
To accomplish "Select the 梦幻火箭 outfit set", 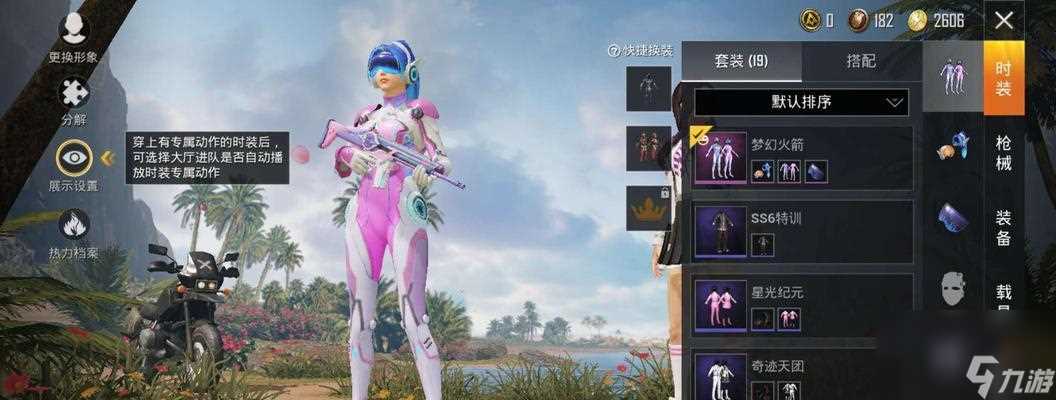I will pyautogui.click(x=801, y=158).
